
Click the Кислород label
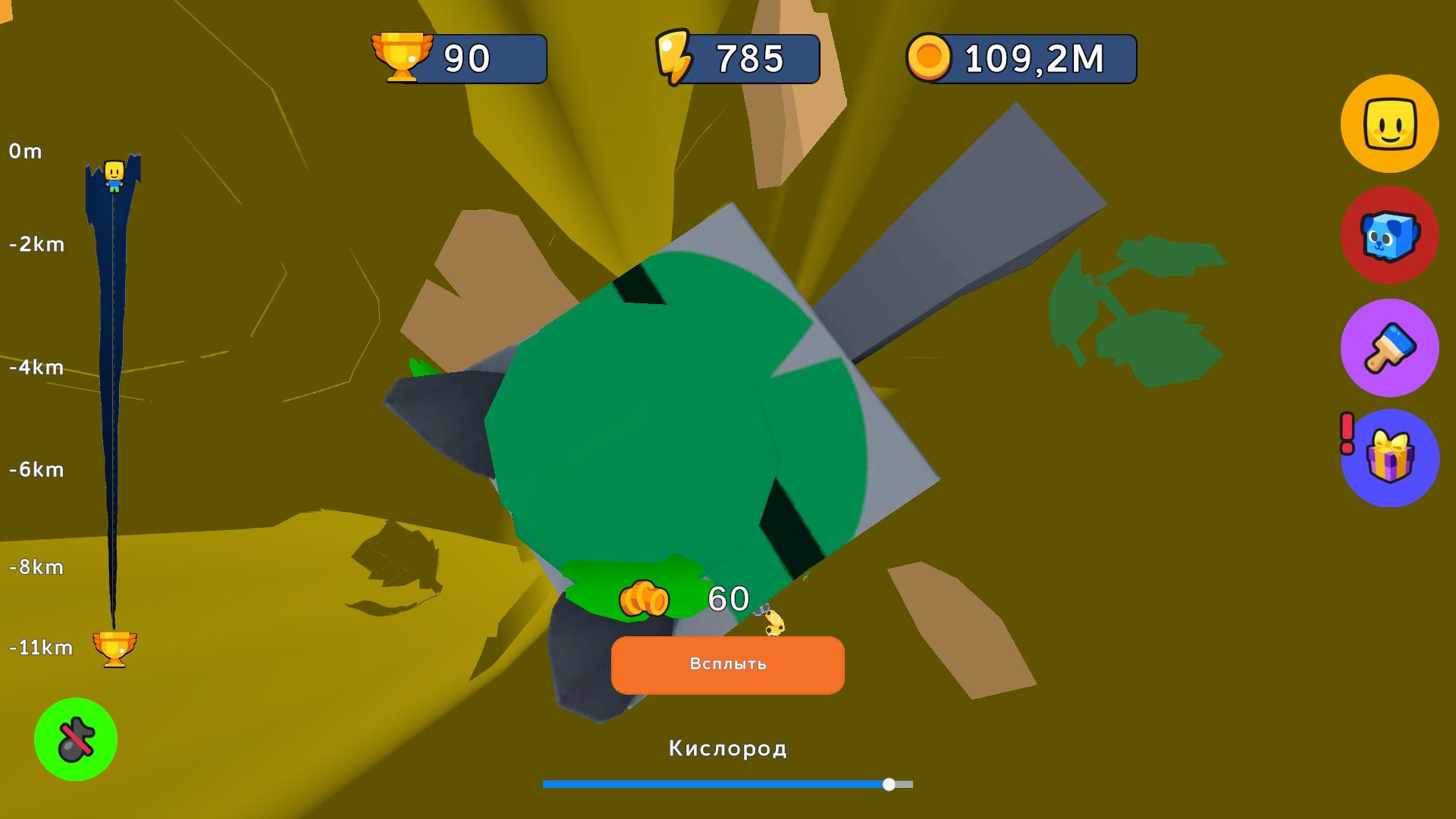(x=726, y=748)
